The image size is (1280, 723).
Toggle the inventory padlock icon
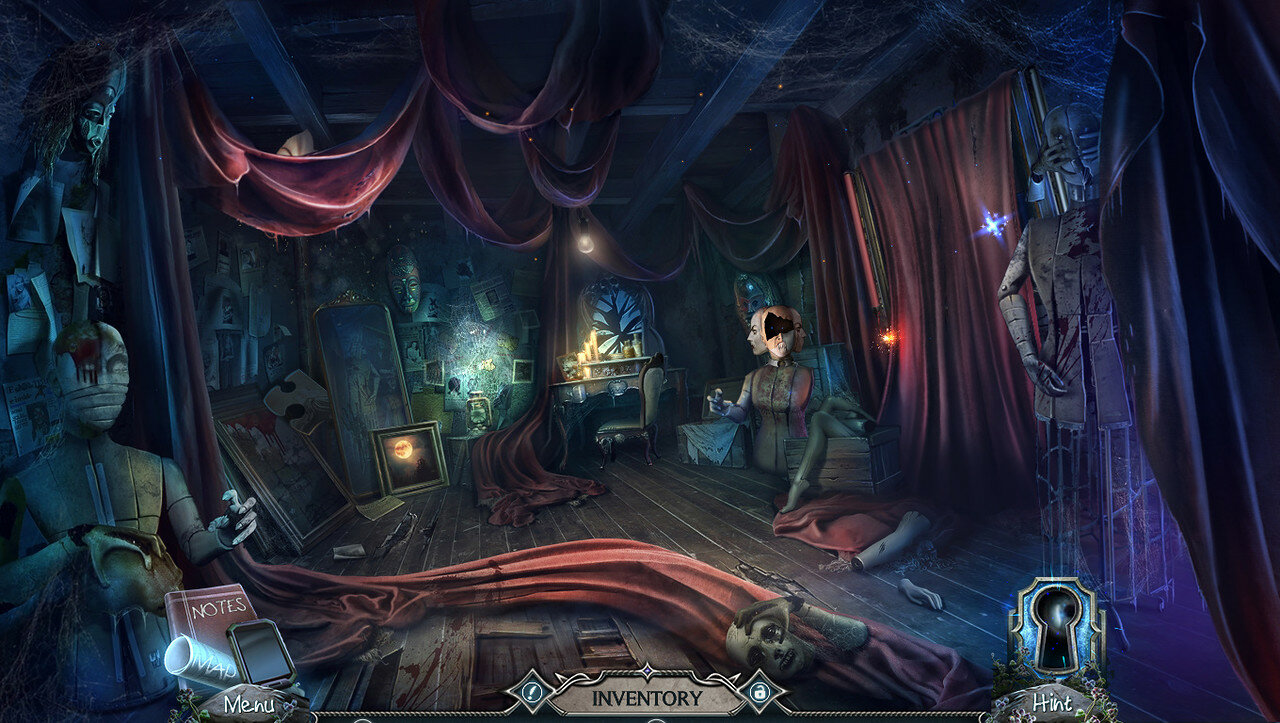(759, 692)
